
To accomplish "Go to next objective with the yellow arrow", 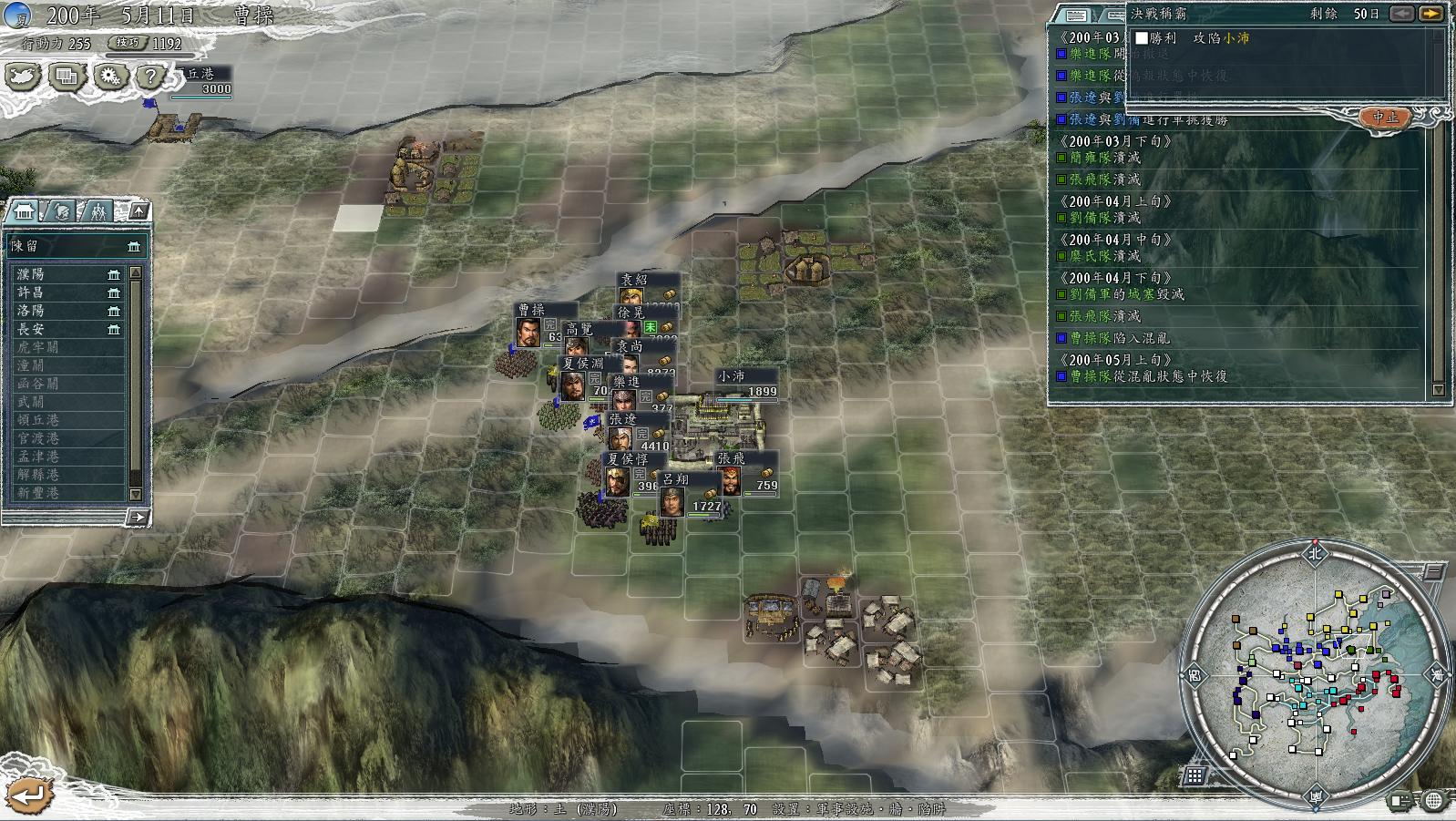I will [x=1430, y=14].
